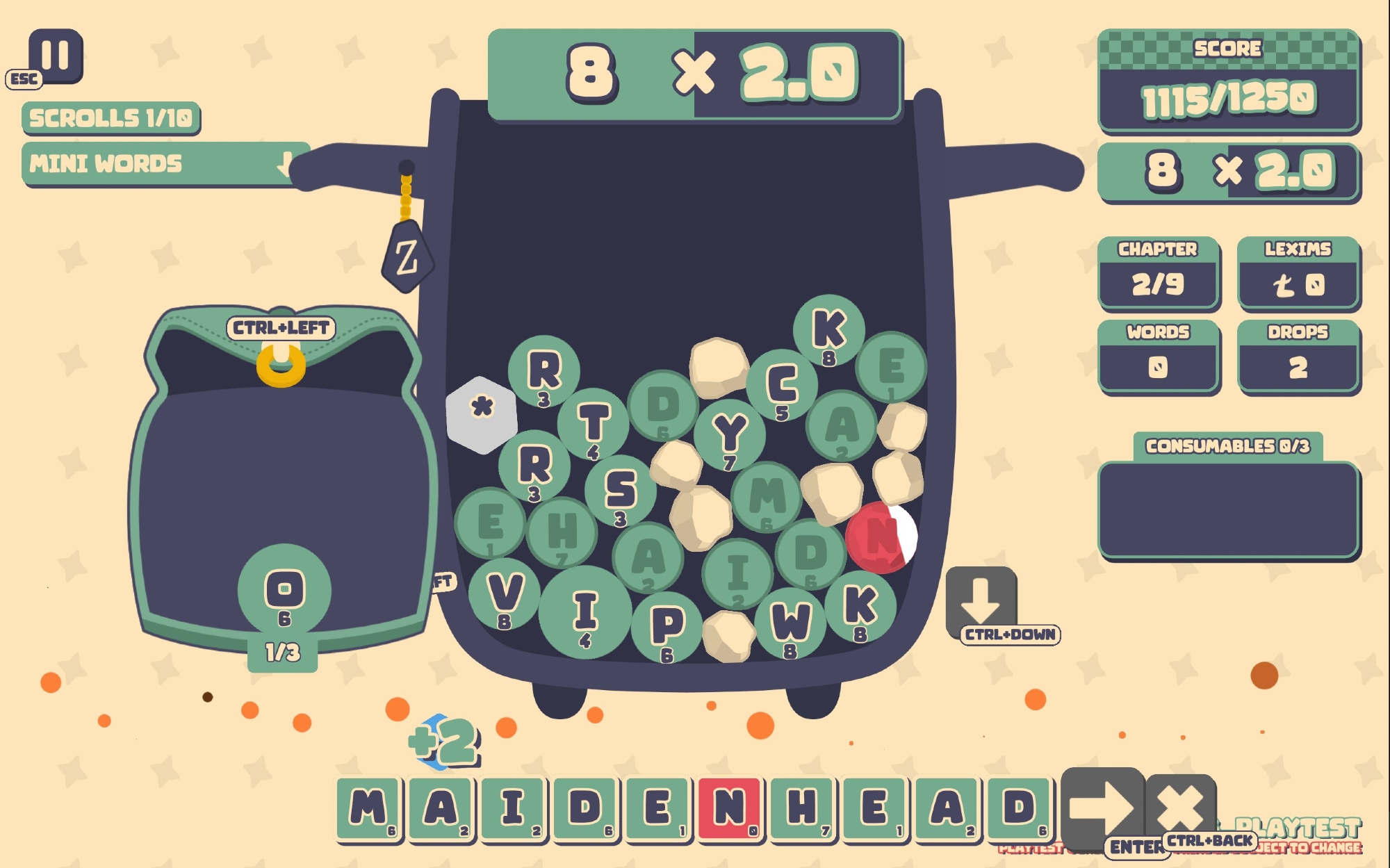Pick the wildcard asterisk hexagon tile
Image resolution: width=1390 pixels, height=868 pixels.
pyautogui.click(x=482, y=414)
